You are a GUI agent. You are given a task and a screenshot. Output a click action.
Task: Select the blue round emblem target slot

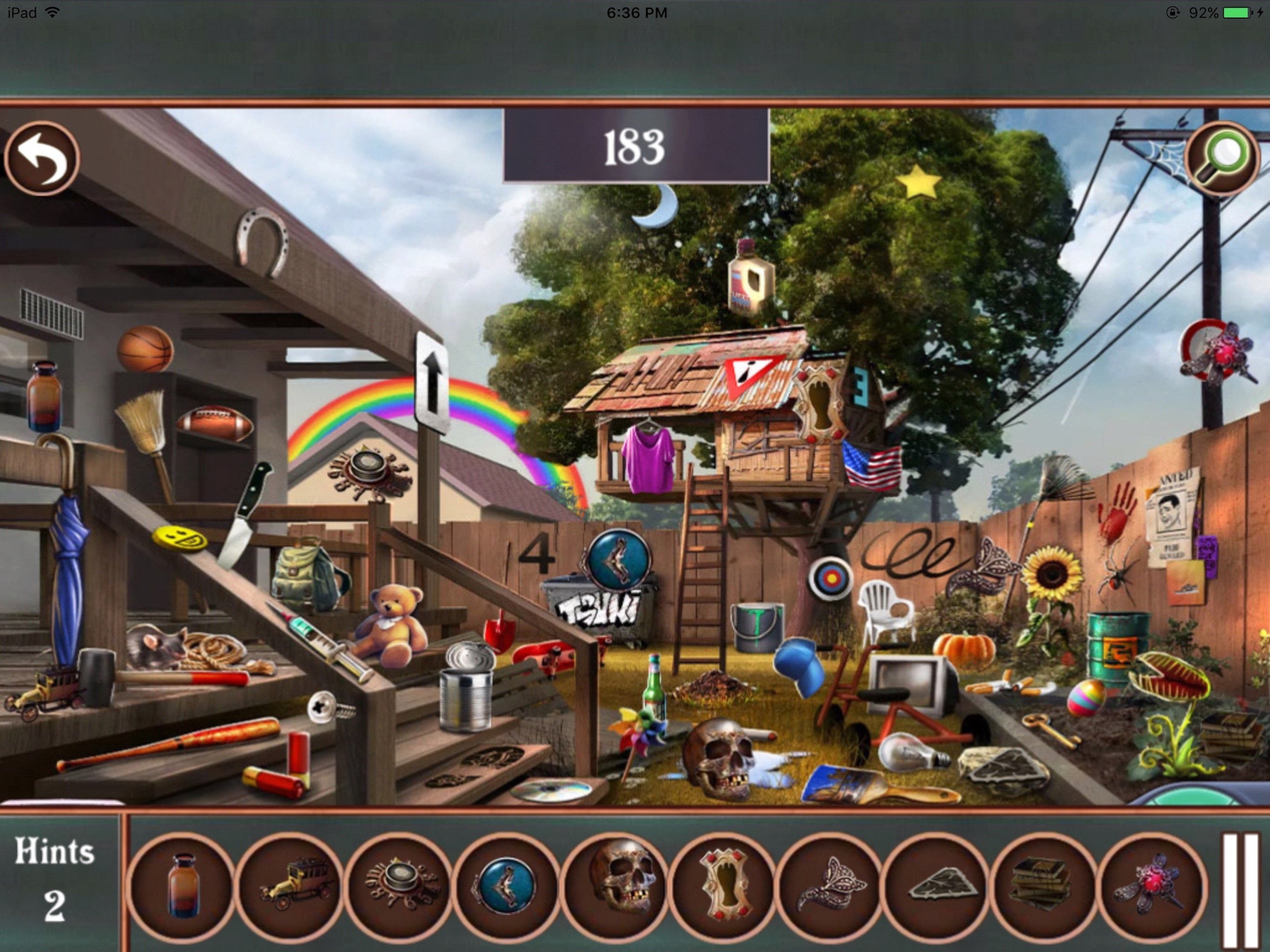click(x=506, y=885)
